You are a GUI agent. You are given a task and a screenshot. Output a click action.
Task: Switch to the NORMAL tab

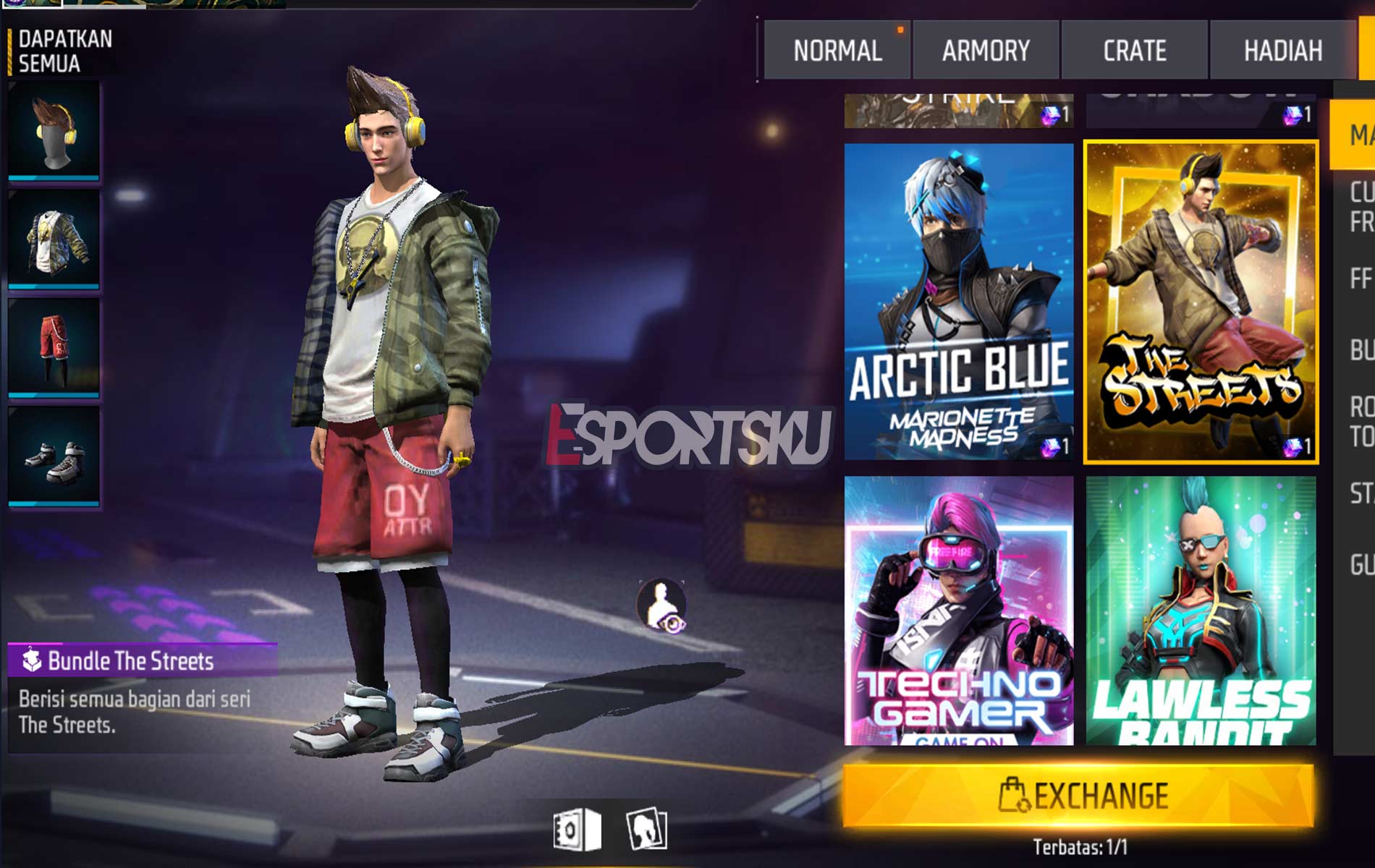coord(837,50)
